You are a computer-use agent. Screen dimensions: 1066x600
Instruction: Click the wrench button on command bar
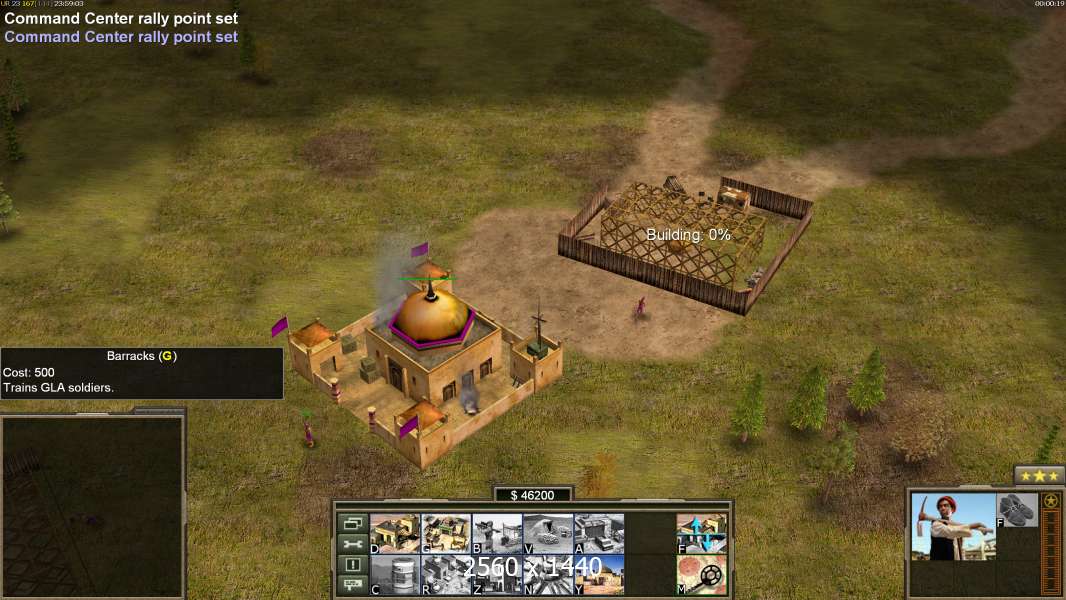[x=352, y=544]
